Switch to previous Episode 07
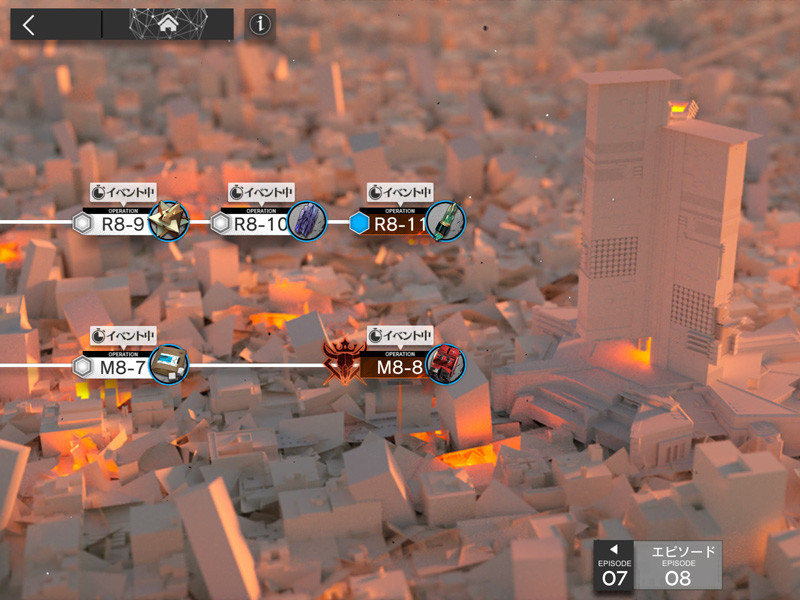This screenshot has width=800, height=600. click(614, 568)
